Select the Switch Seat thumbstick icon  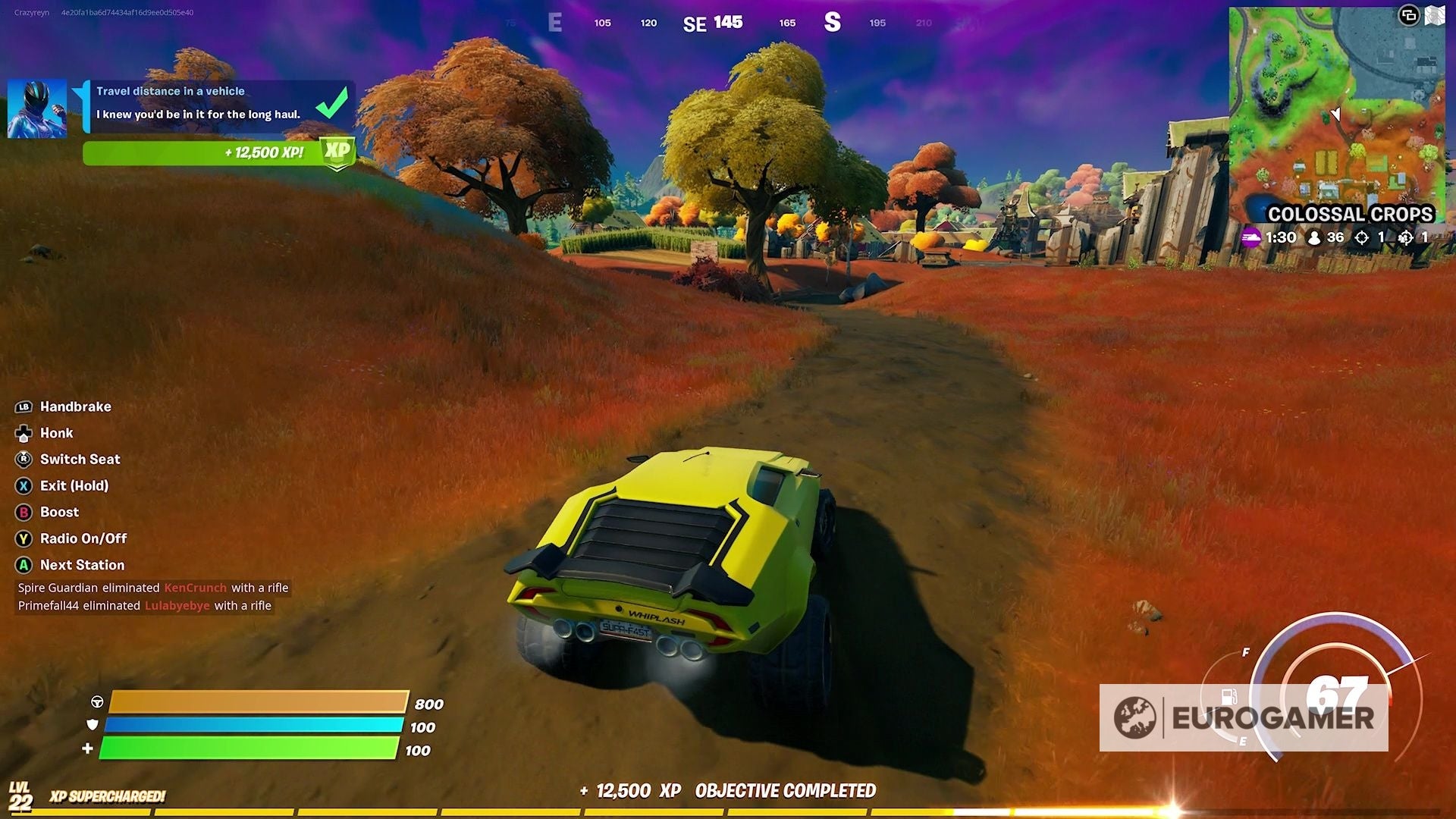(23, 460)
